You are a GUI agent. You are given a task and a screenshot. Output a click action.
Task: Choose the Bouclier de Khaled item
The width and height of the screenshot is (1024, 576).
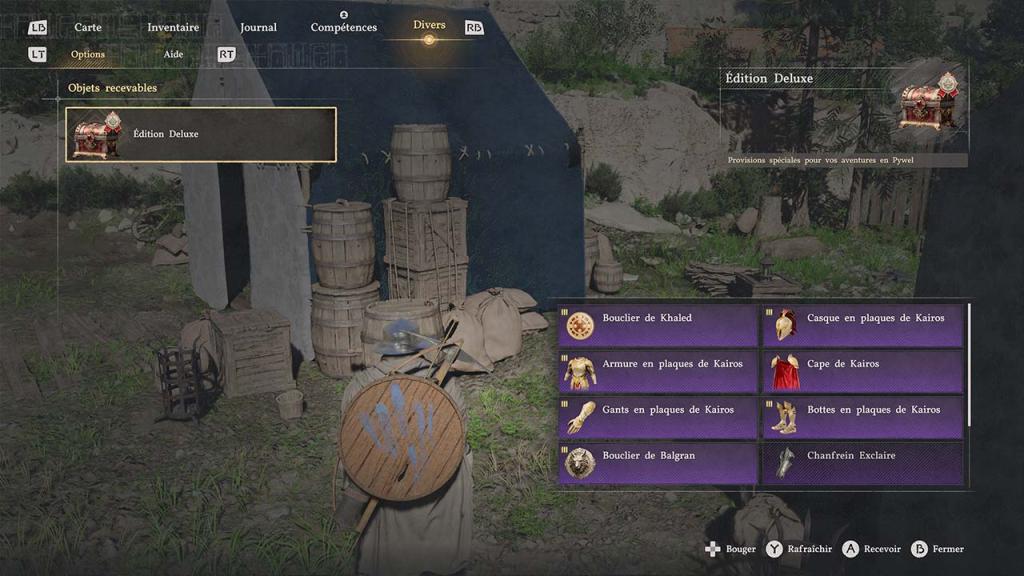(x=658, y=326)
